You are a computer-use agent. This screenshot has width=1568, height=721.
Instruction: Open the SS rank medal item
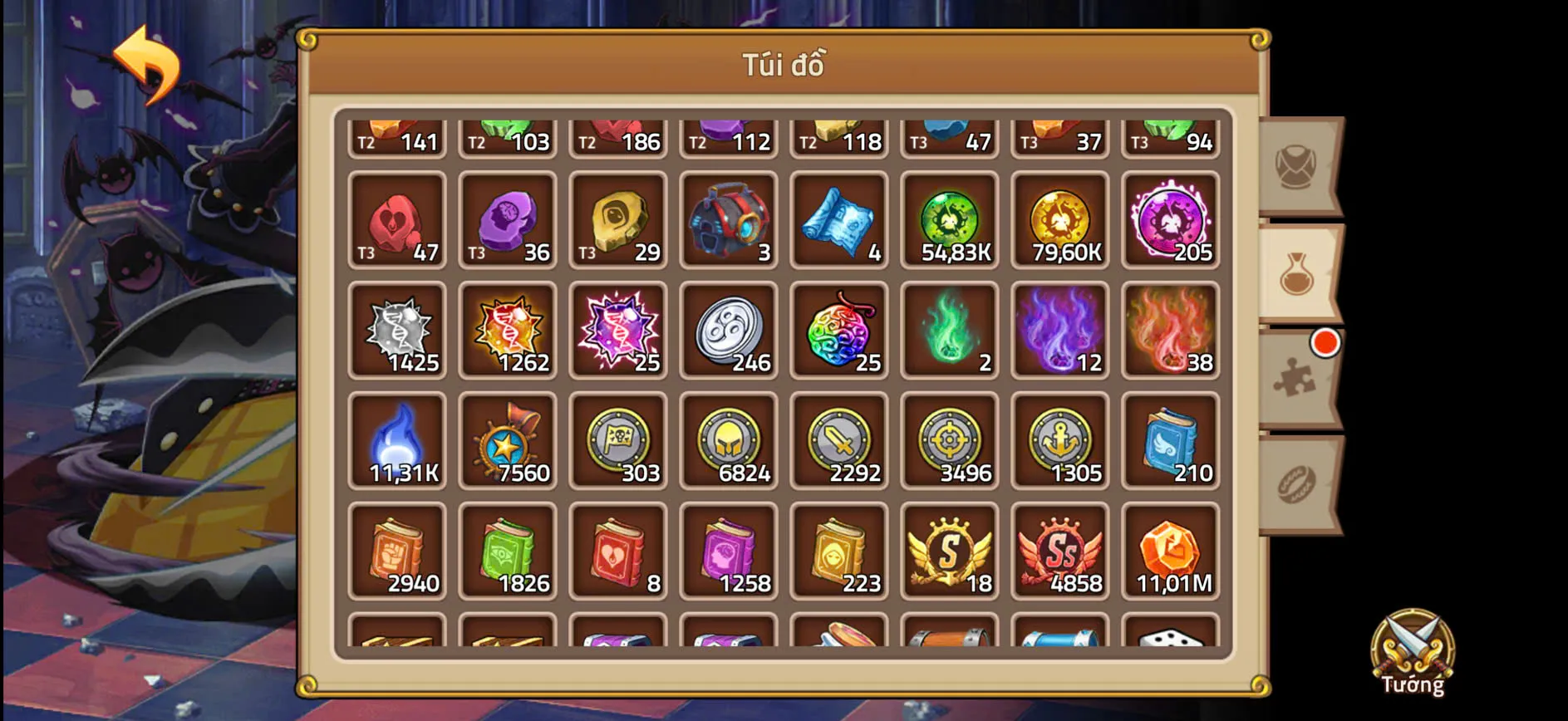pos(1060,551)
